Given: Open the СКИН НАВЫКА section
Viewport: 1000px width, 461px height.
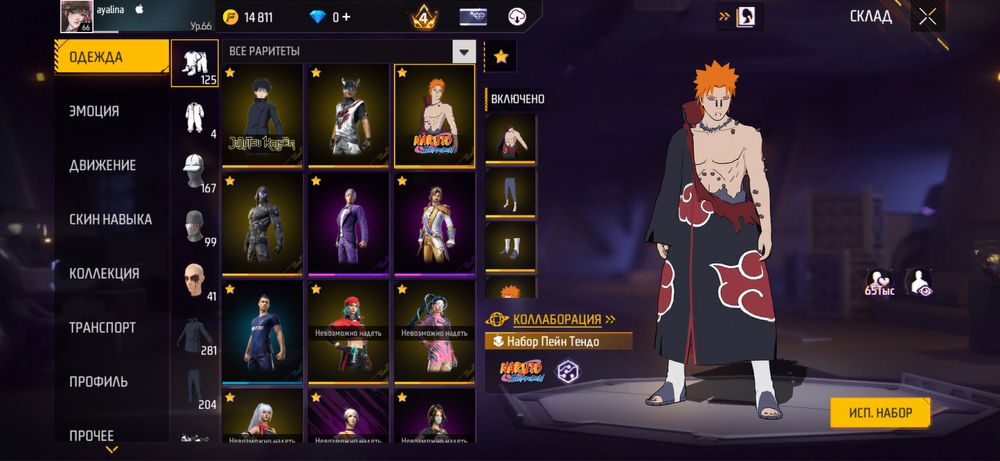Looking at the screenshot, I should (x=110, y=219).
